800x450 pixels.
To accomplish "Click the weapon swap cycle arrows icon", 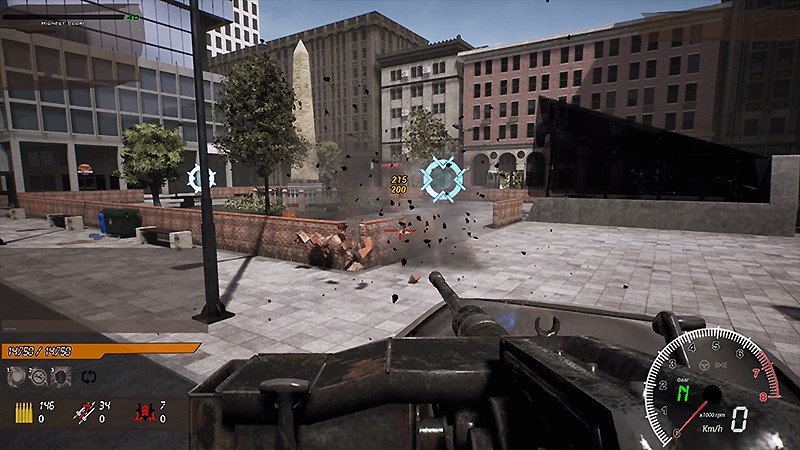I will click(x=87, y=378).
